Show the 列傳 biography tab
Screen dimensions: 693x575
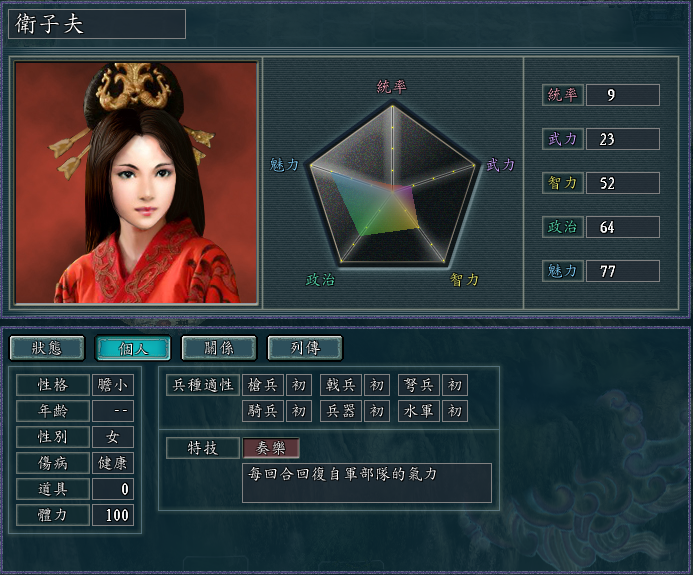click(305, 348)
